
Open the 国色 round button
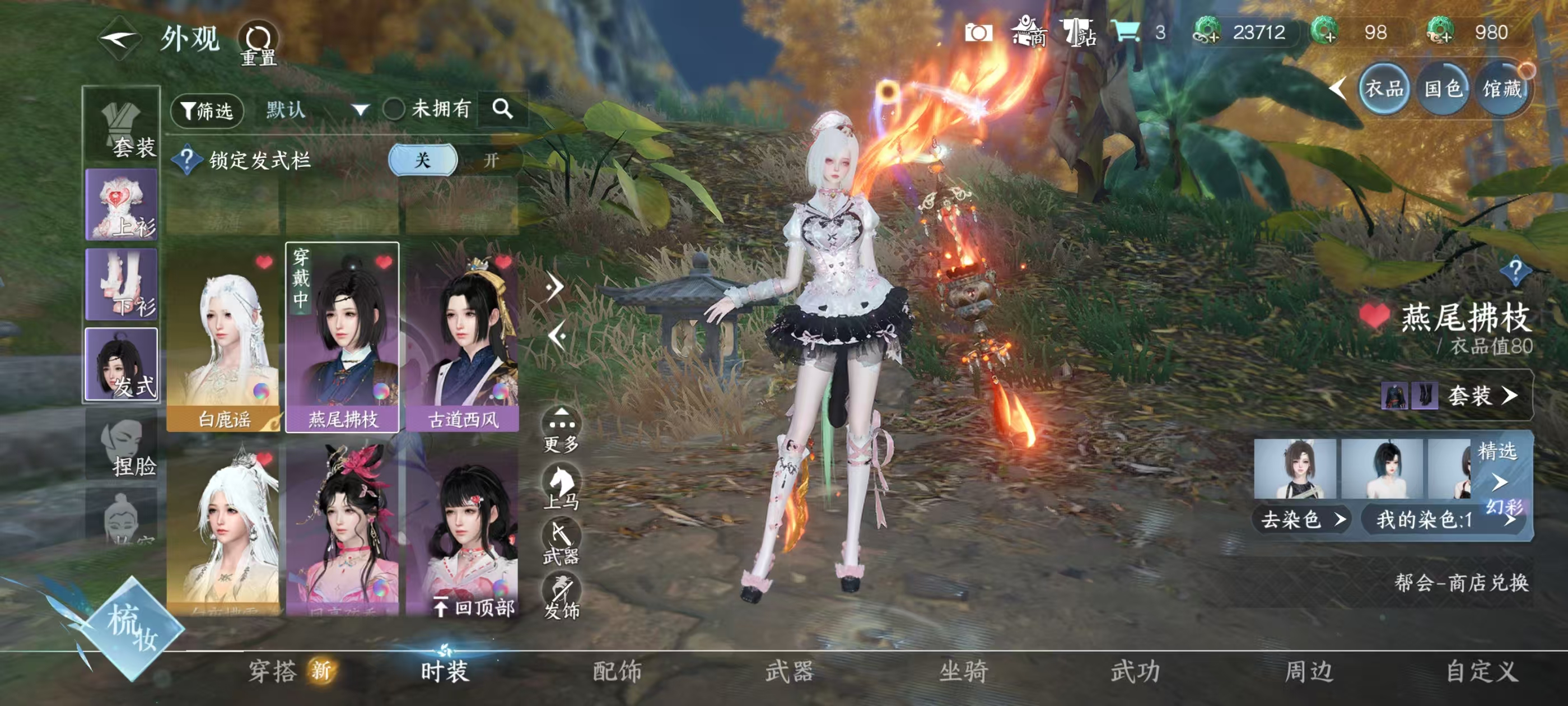pyautogui.click(x=1443, y=90)
